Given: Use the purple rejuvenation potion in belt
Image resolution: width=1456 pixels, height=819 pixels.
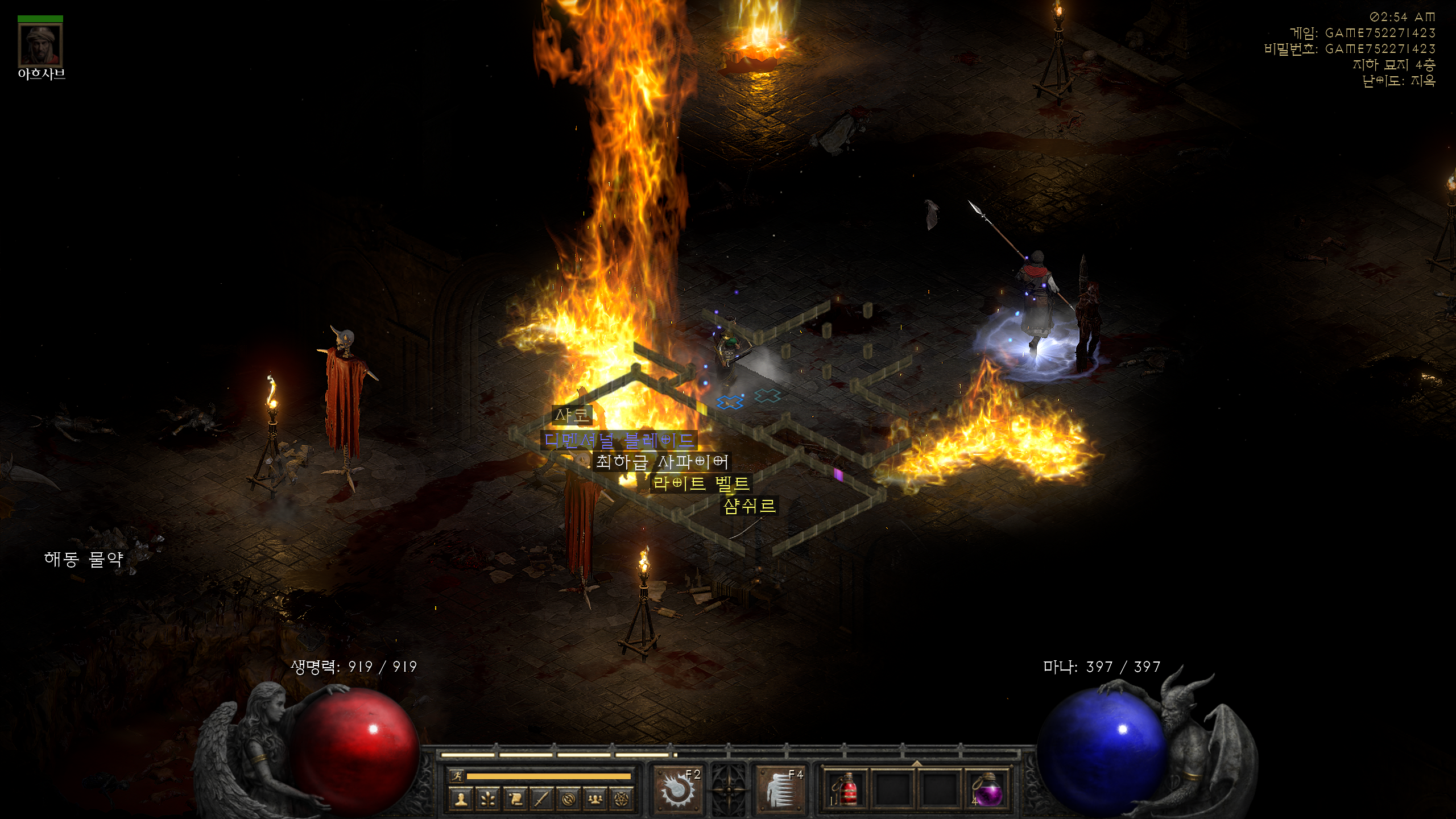Looking at the screenshot, I should [x=986, y=789].
